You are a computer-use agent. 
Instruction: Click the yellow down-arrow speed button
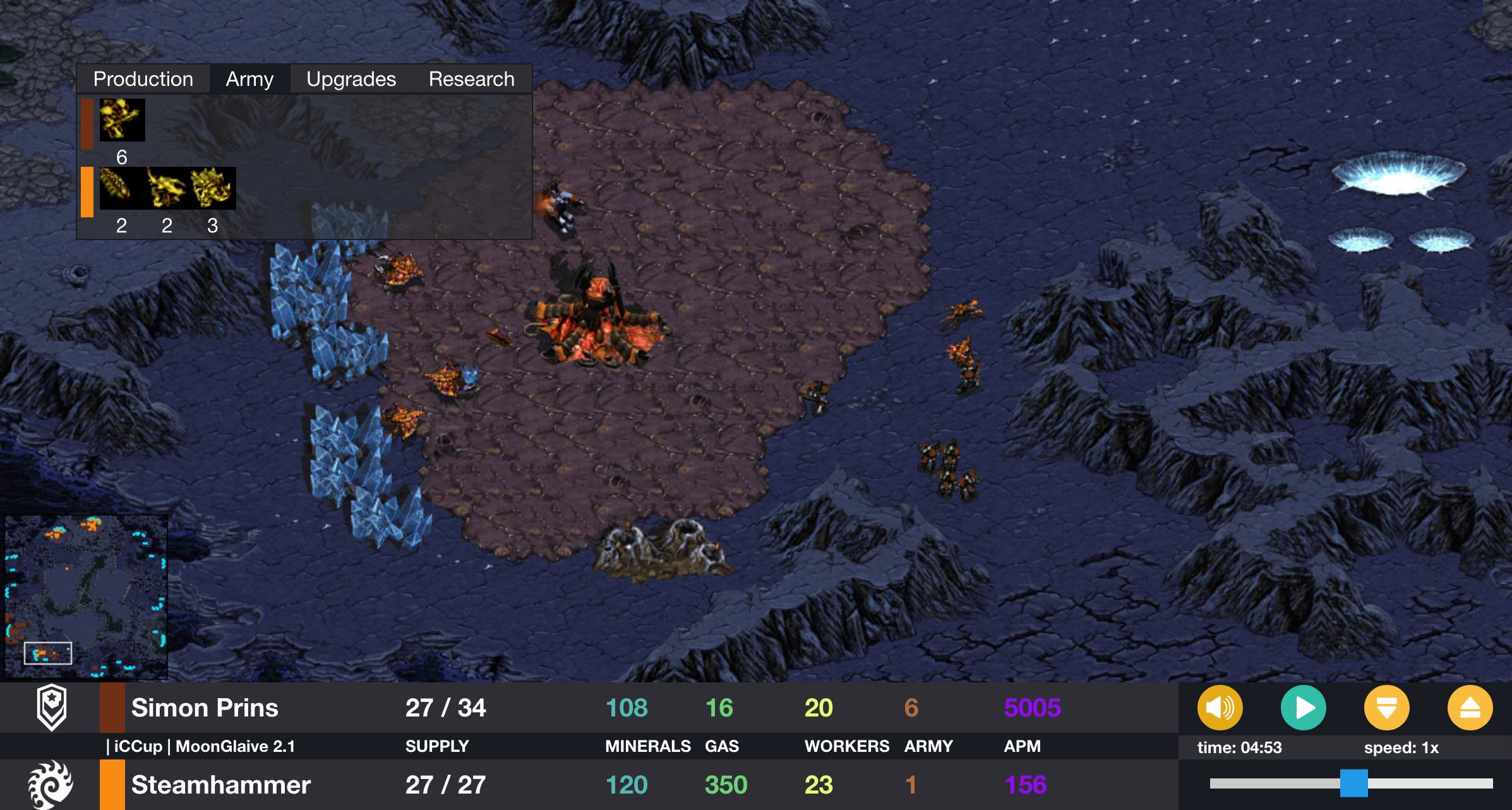click(1386, 708)
